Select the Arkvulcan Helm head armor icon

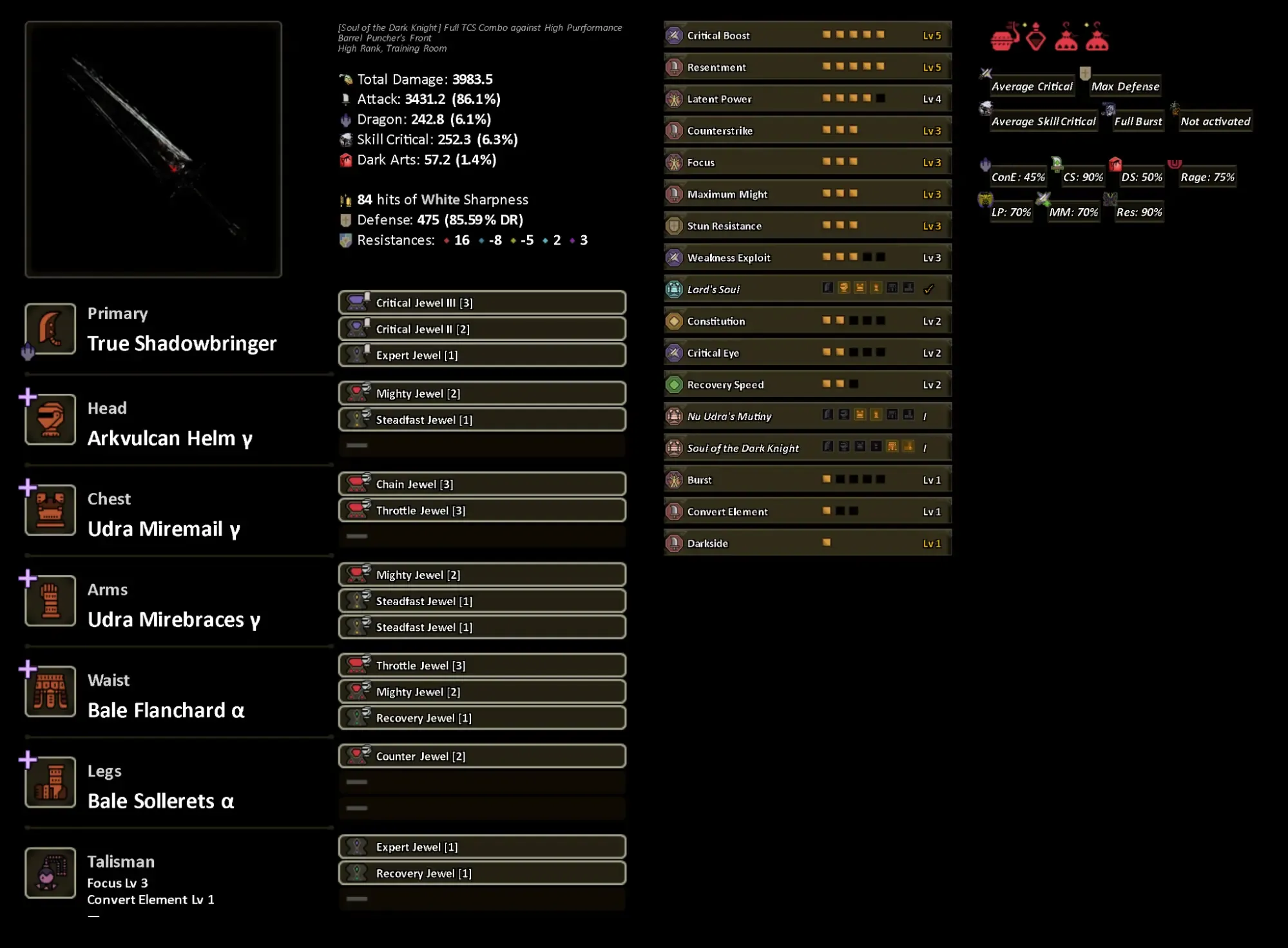[50, 419]
